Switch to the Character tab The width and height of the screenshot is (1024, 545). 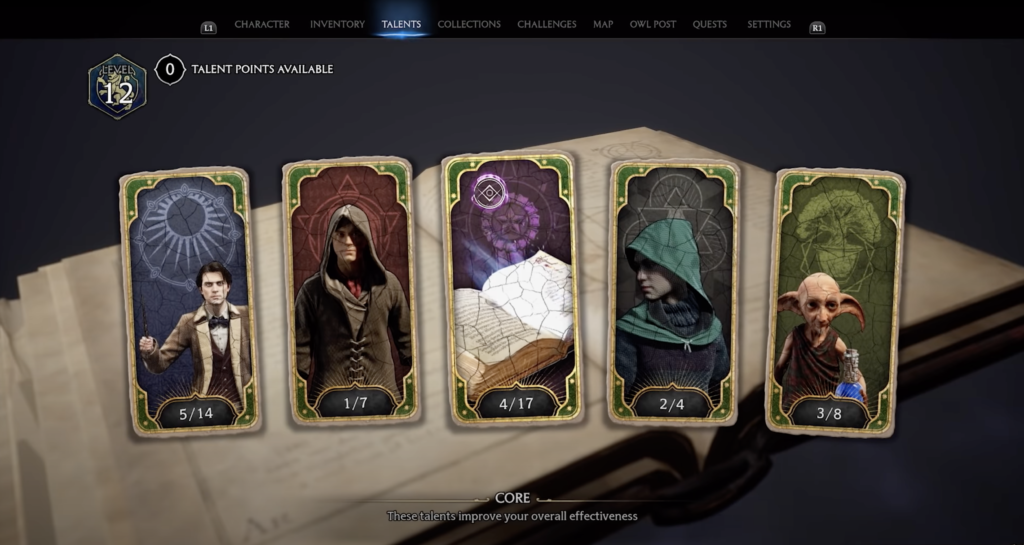click(x=262, y=24)
